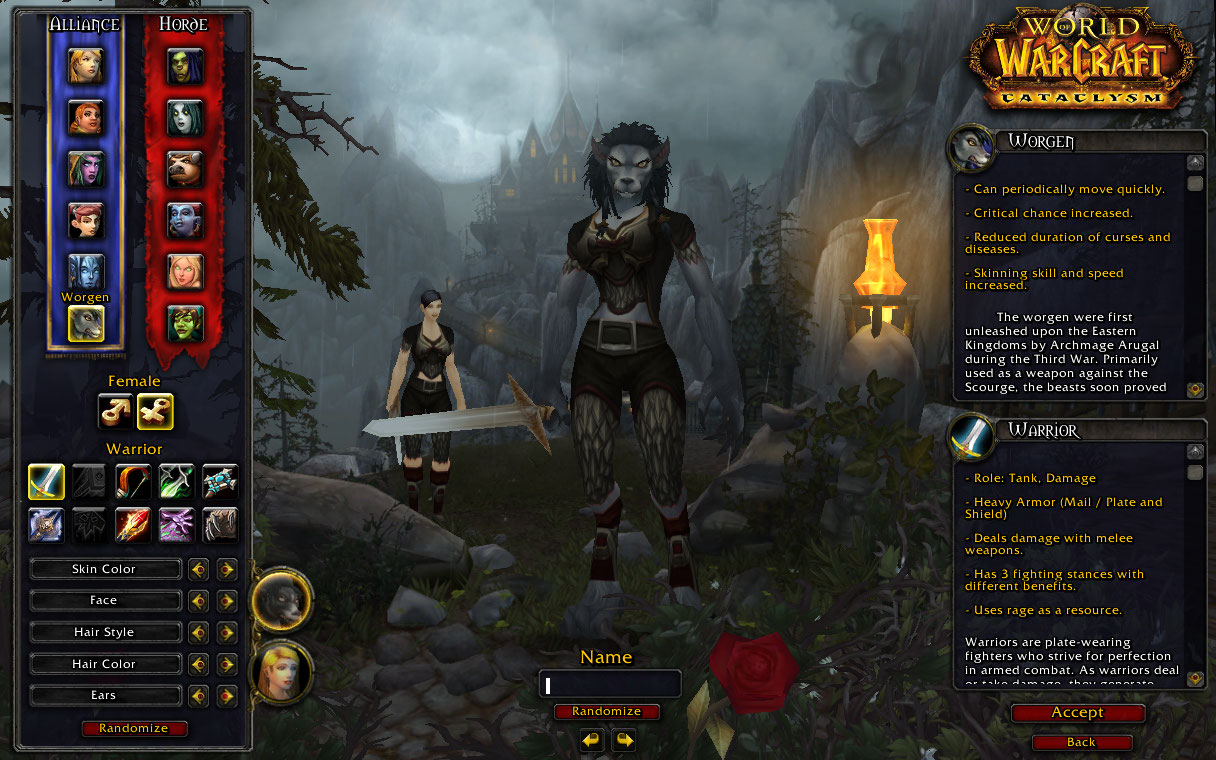Switch gender to Male
The image size is (1216, 760).
tap(115, 411)
